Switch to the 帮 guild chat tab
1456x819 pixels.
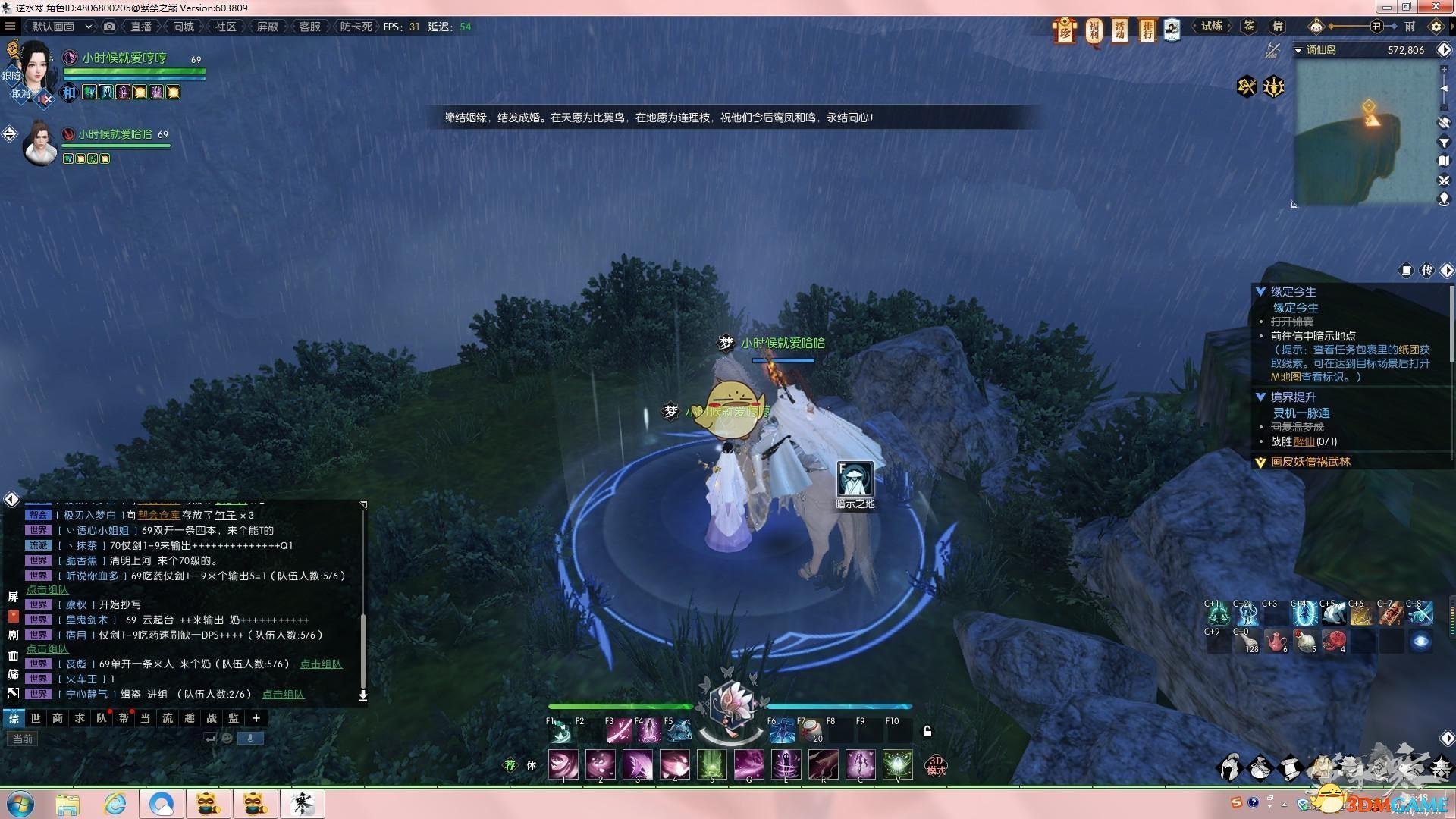(123, 718)
